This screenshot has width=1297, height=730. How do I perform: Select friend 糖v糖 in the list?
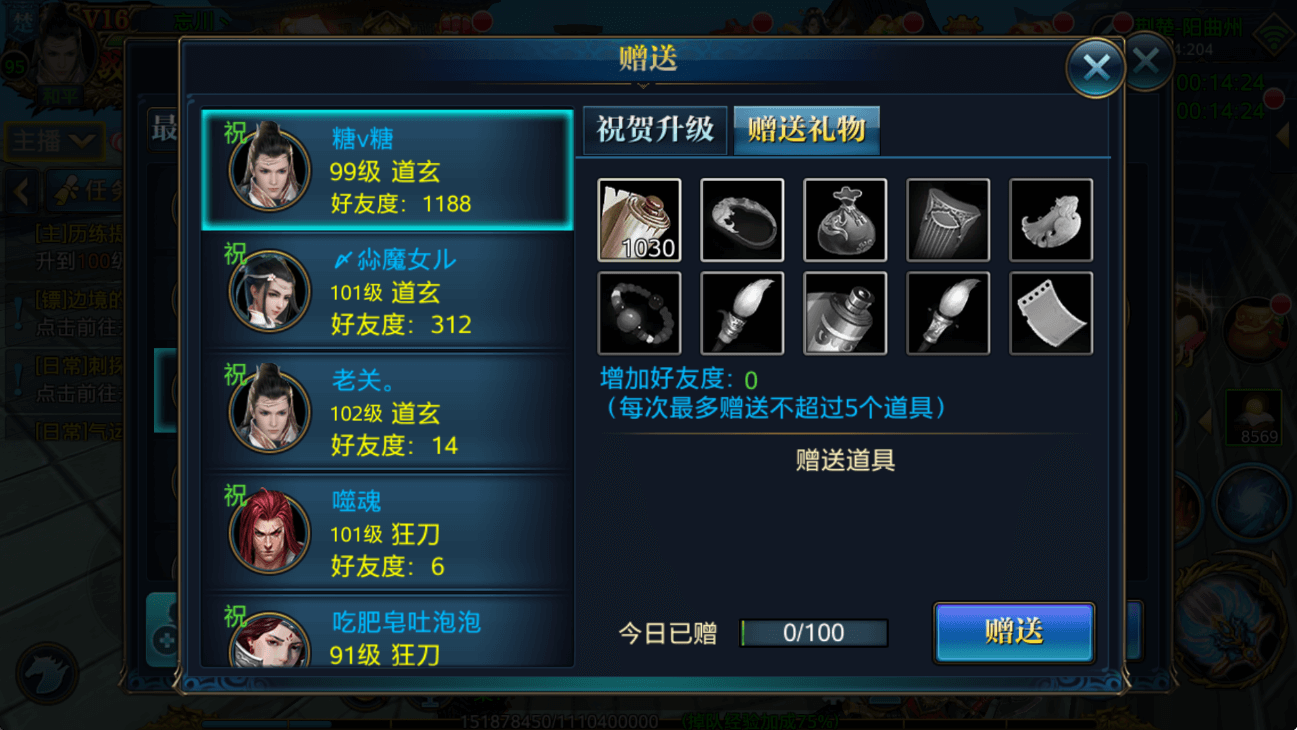pos(387,171)
